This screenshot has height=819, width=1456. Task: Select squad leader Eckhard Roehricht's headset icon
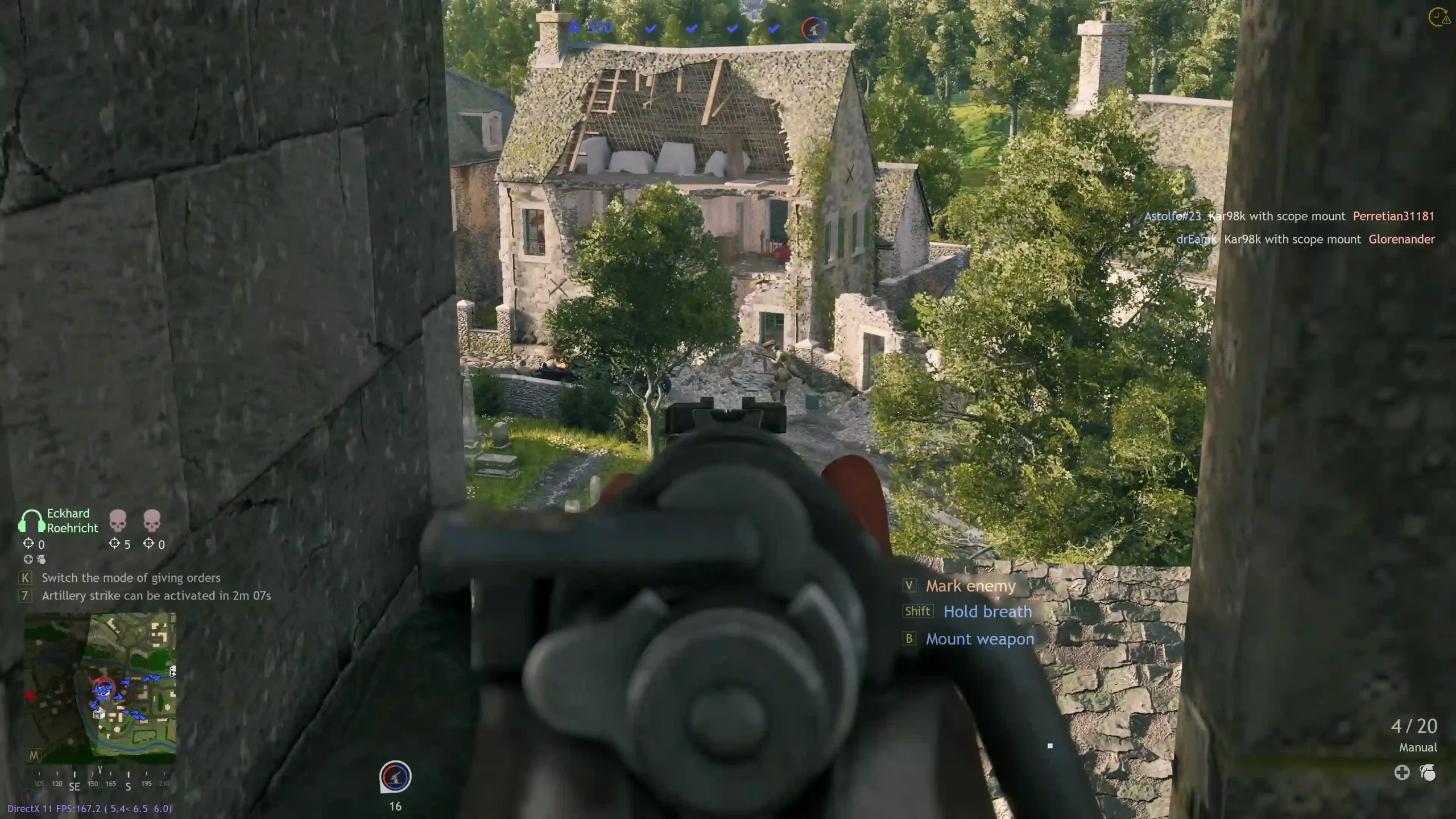click(32, 520)
